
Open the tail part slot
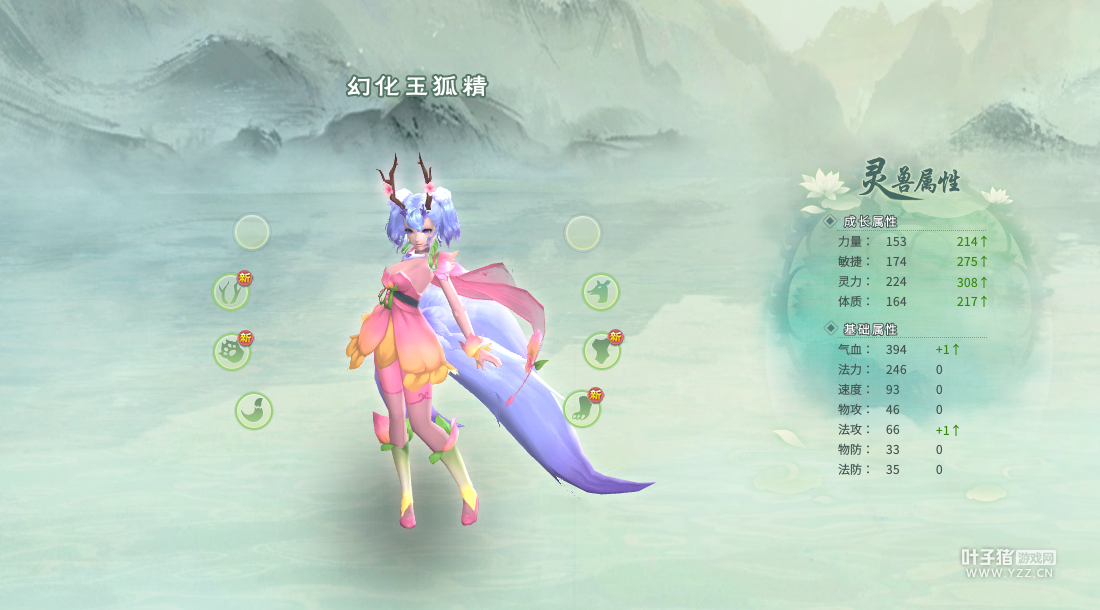pyautogui.click(x=254, y=411)
